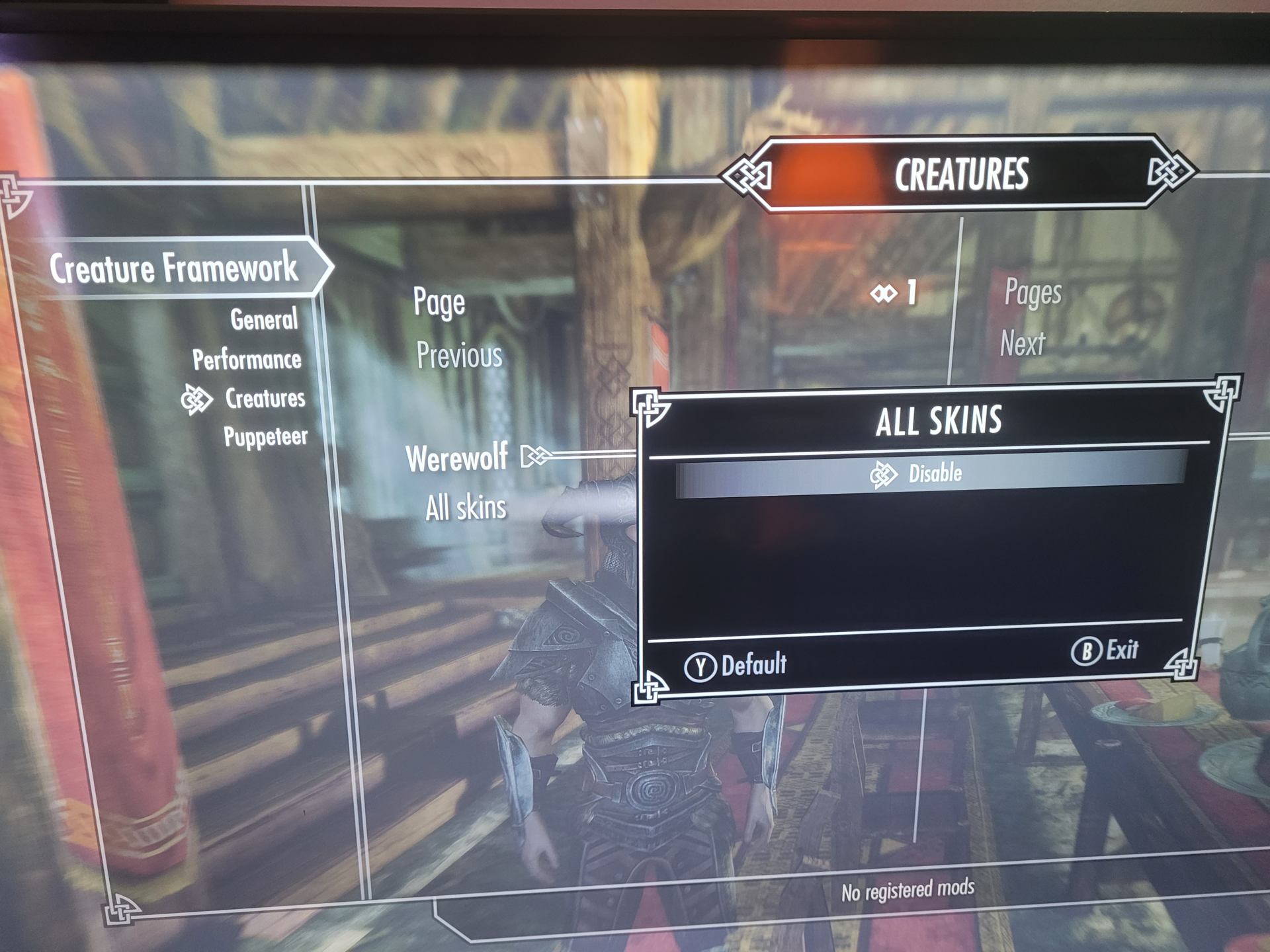Screen dimensions: 1270x952
Task: Open the Creatures page
Action: [265, 398]
